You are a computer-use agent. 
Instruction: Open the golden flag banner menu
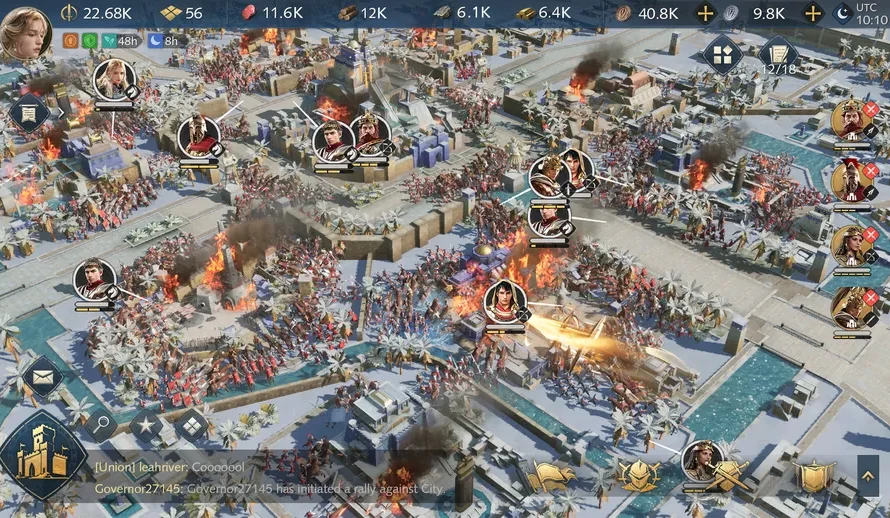point(552,476)
